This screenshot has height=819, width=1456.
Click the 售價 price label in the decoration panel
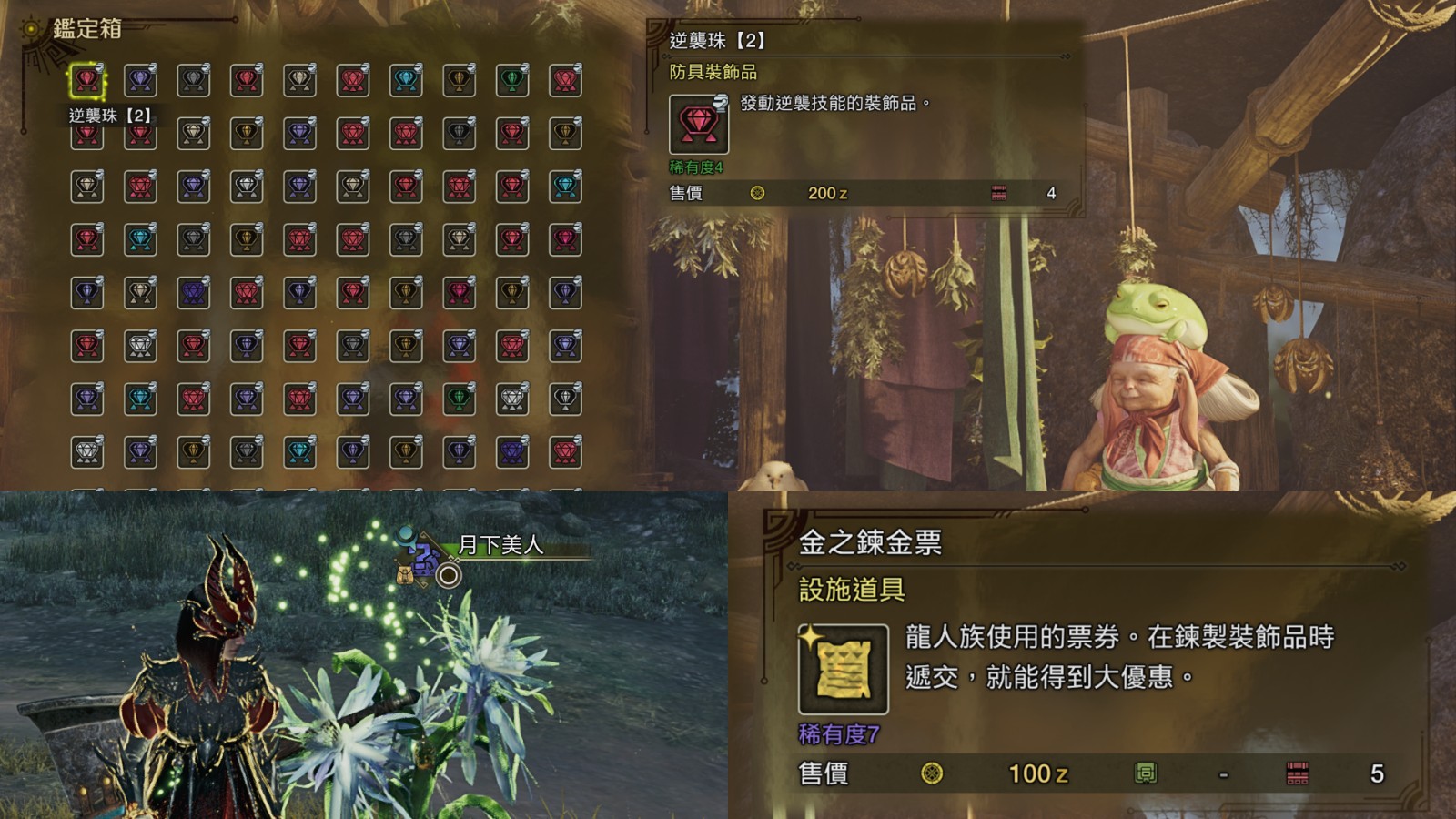[x=684, y=193]
